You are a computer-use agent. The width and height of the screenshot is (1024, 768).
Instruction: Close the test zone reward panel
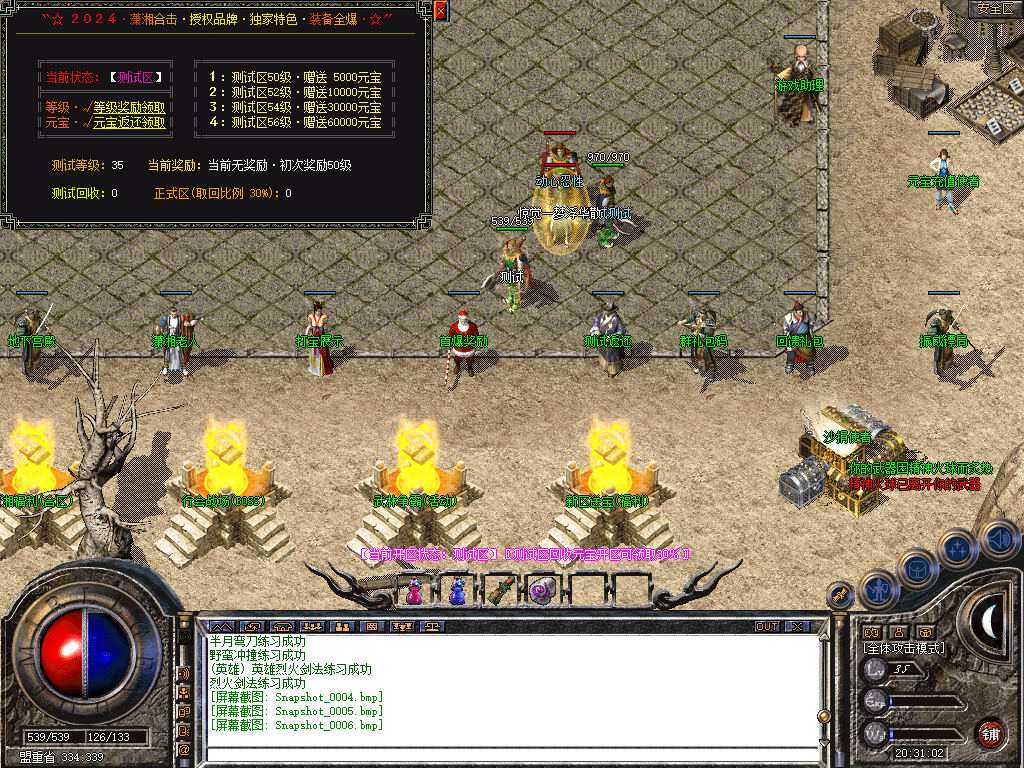point(441,12)
